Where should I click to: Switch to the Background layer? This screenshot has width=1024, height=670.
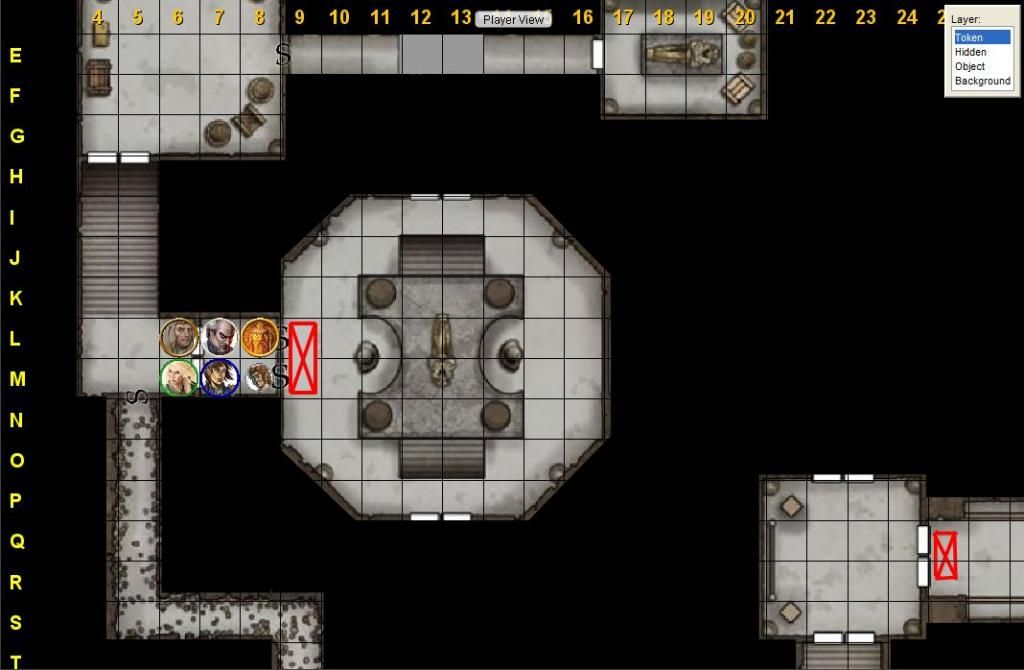(x=982, y=81)
